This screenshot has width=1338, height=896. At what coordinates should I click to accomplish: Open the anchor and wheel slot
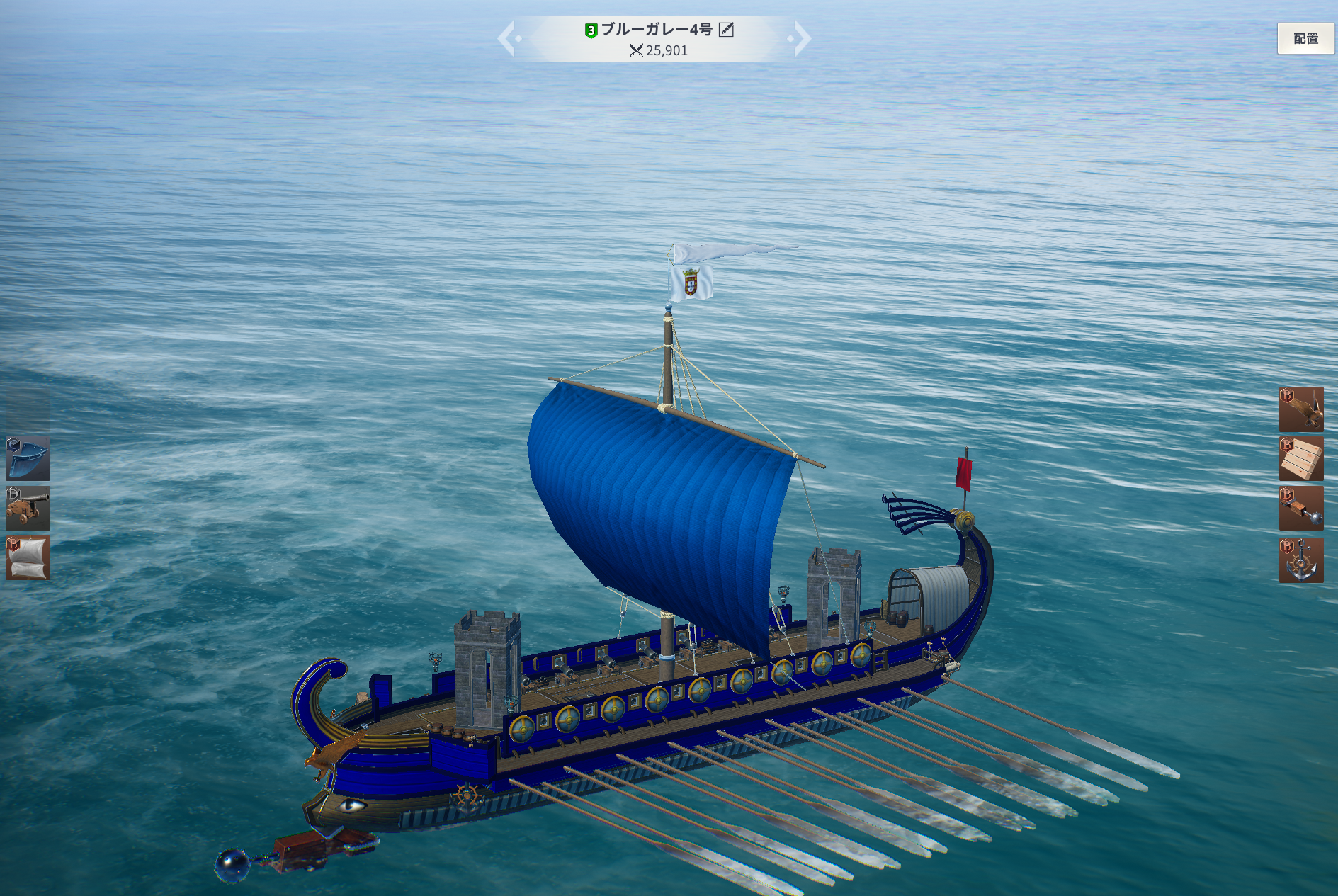[x=1300, y=560]
